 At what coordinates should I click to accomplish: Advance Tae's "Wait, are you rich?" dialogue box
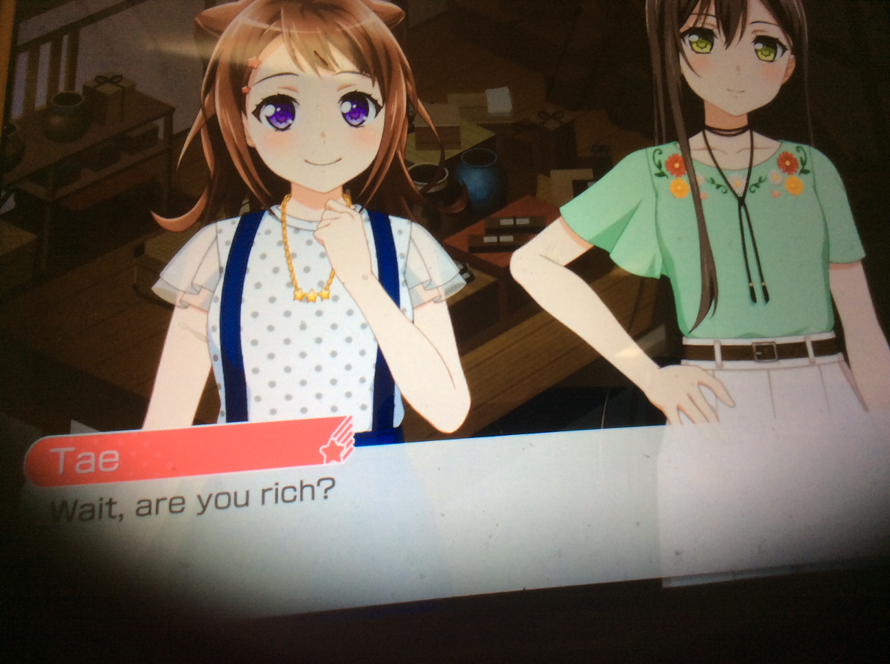(400, 520)
